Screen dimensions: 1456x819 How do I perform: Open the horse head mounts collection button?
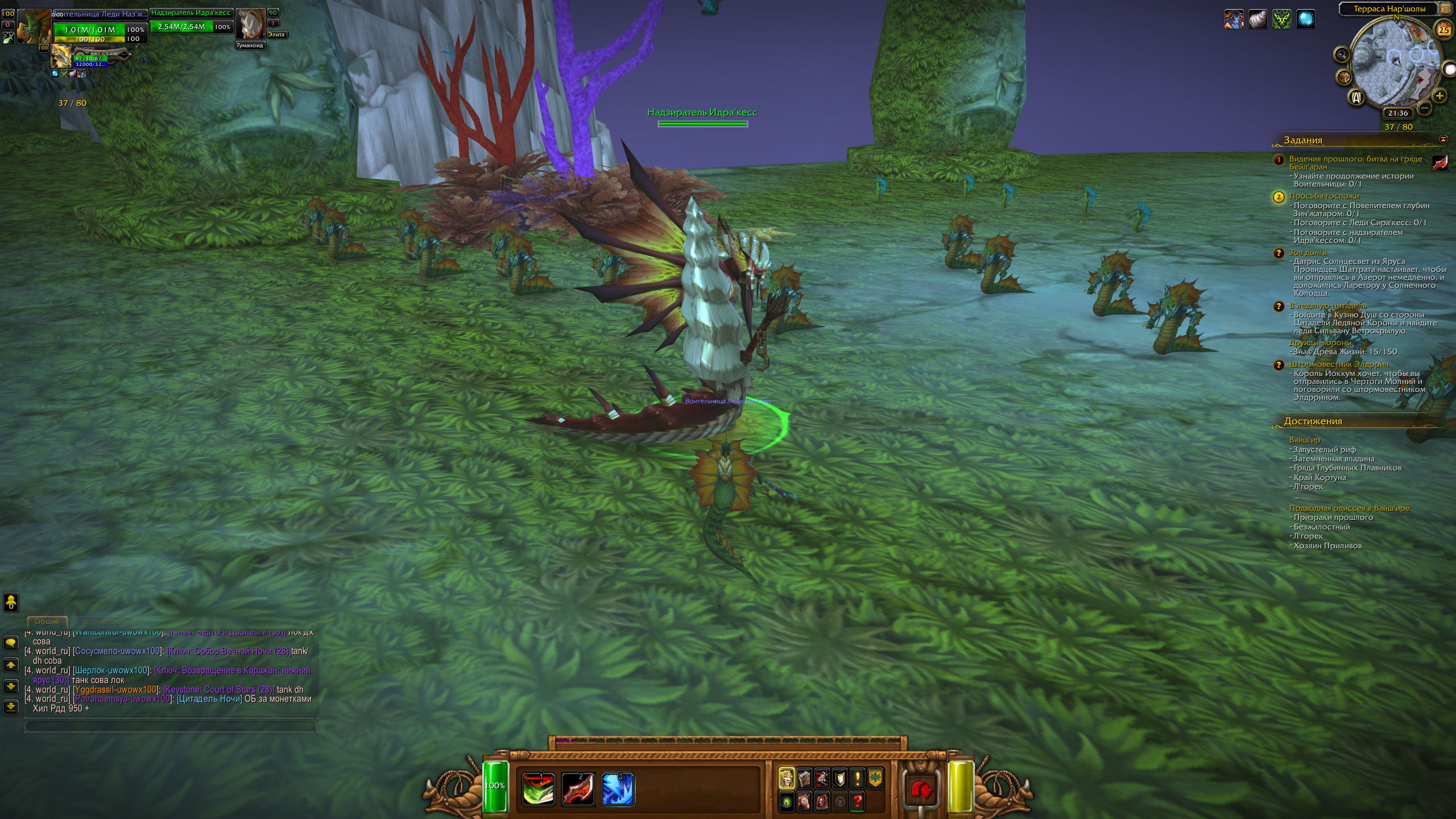pyautogui.click(x=804, y=802)
